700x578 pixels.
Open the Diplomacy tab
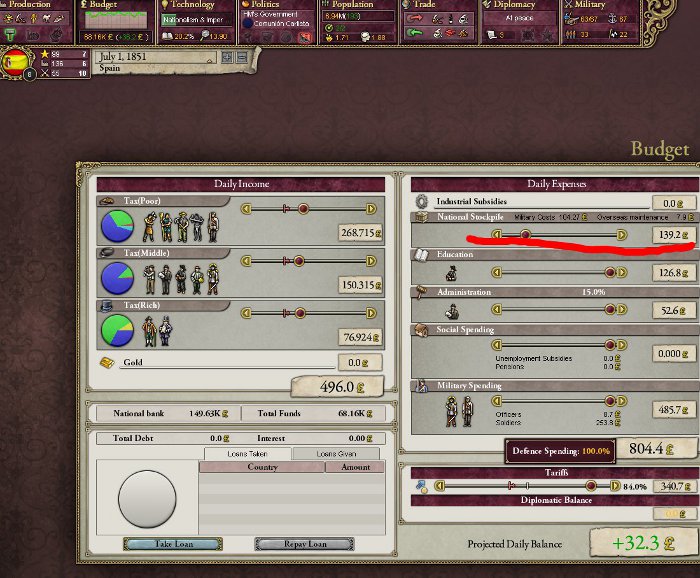click(516, 5)
